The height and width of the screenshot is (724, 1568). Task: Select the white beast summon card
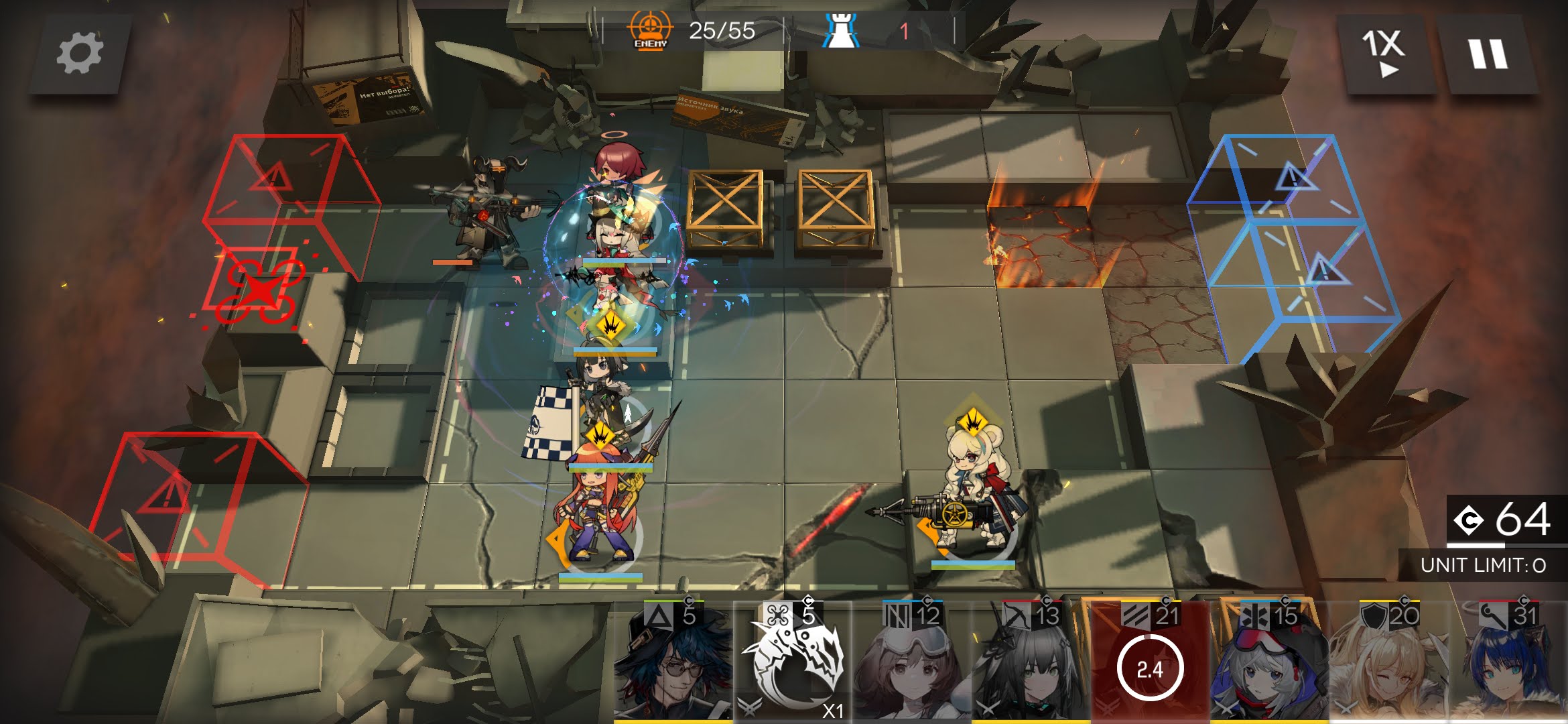pyautogui.click(x=793, y=662)
